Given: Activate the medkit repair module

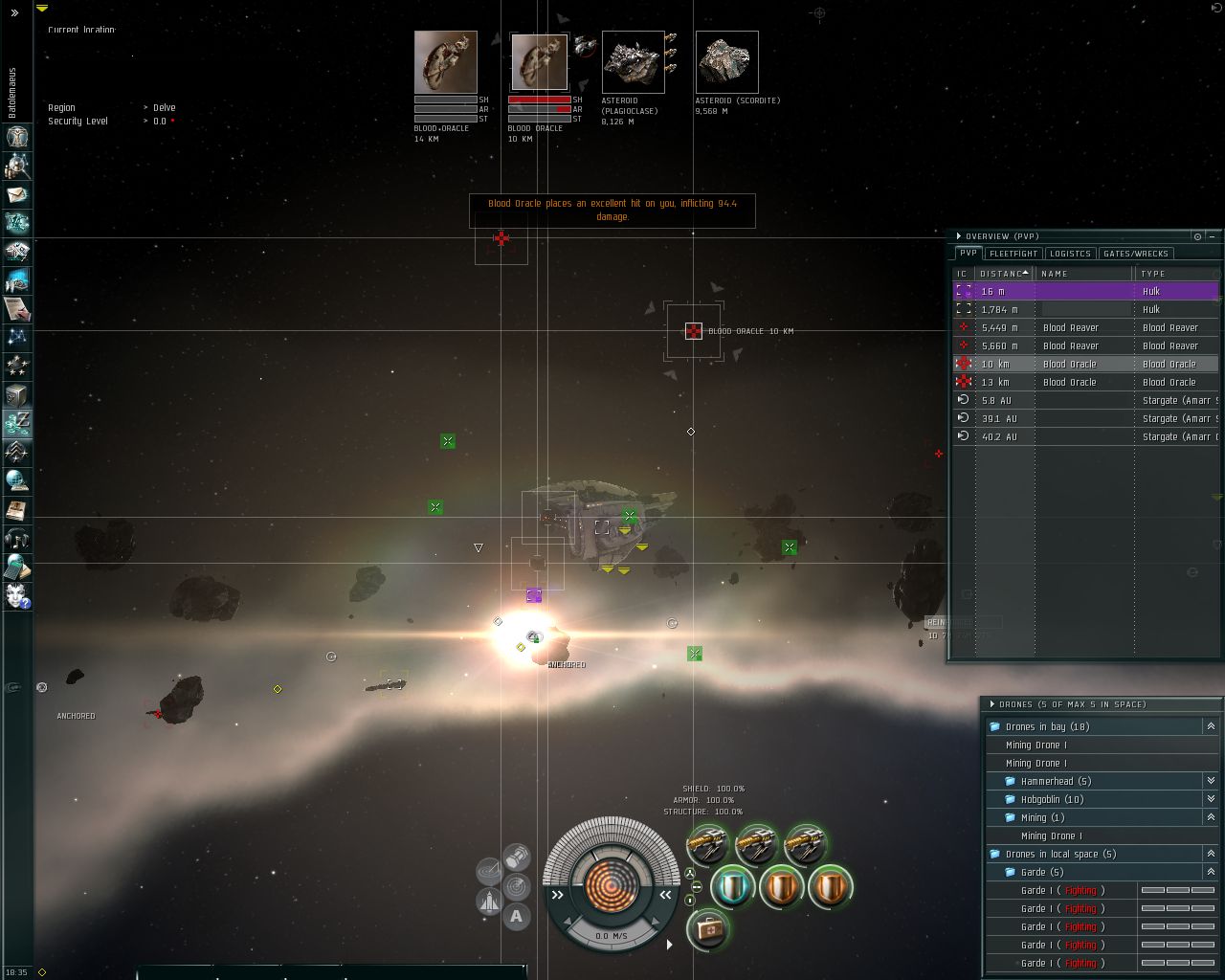Looking at the screenshot, I should click(708, 928).
